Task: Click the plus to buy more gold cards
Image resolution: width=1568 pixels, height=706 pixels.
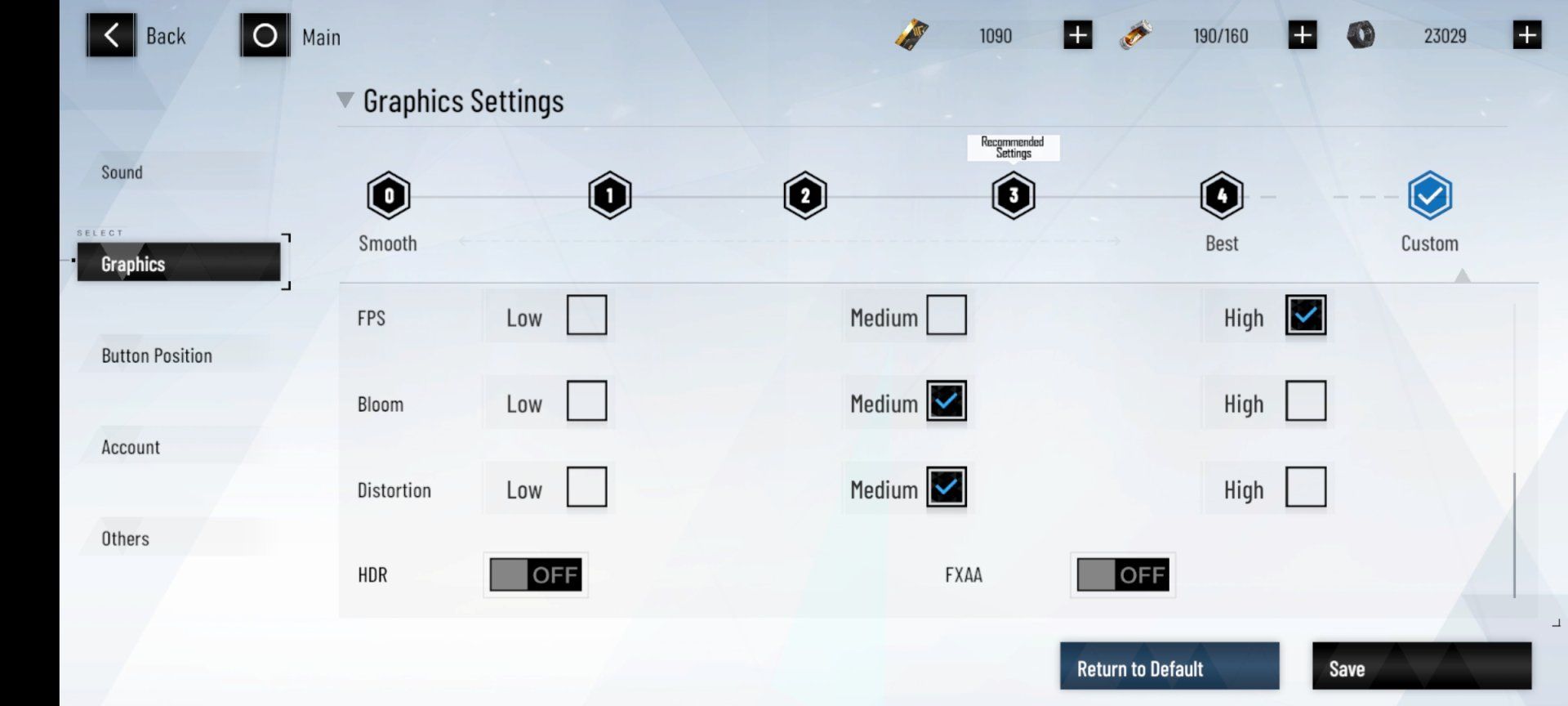Action: coord(1077,34)
